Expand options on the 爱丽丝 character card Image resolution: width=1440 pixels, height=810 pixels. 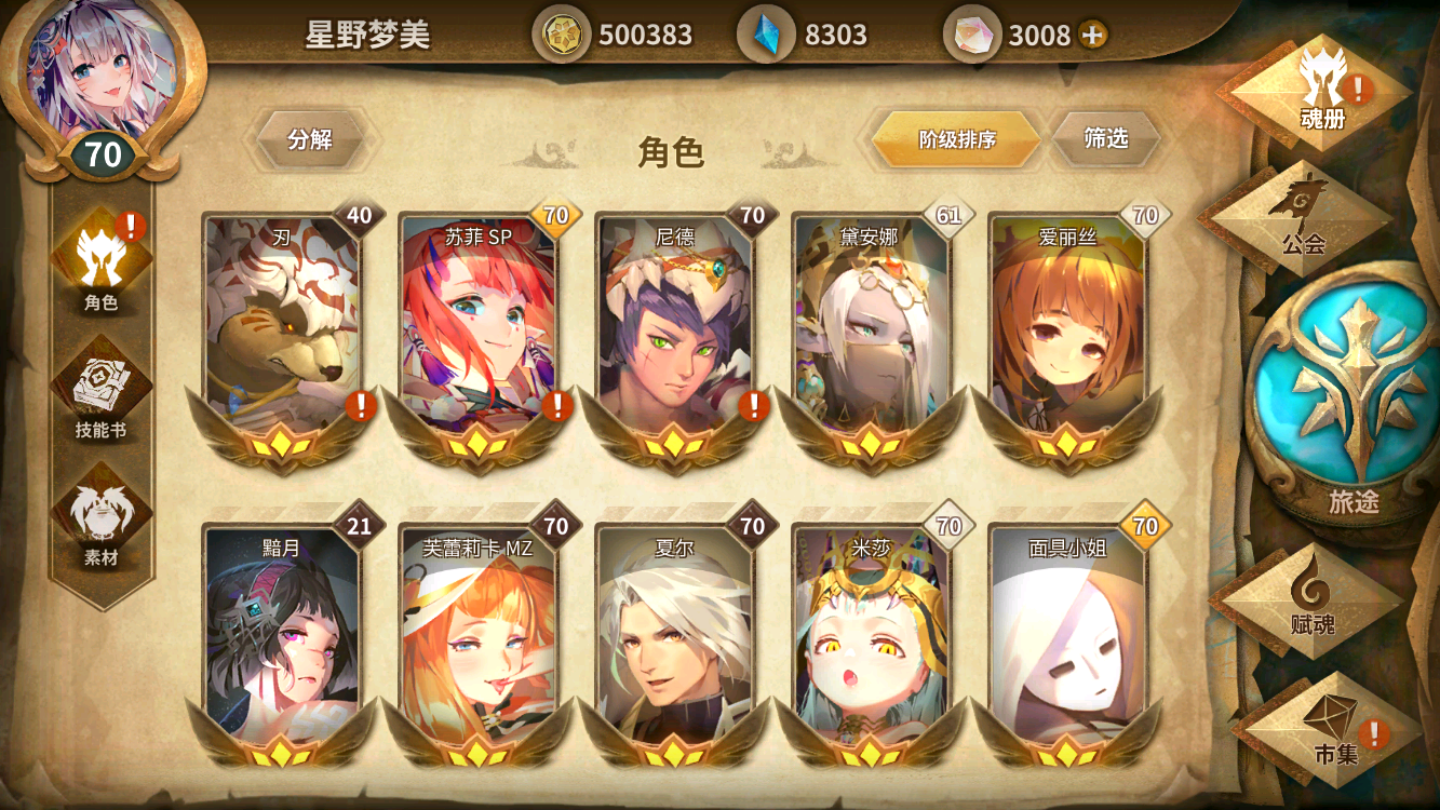click(1068, 330)
